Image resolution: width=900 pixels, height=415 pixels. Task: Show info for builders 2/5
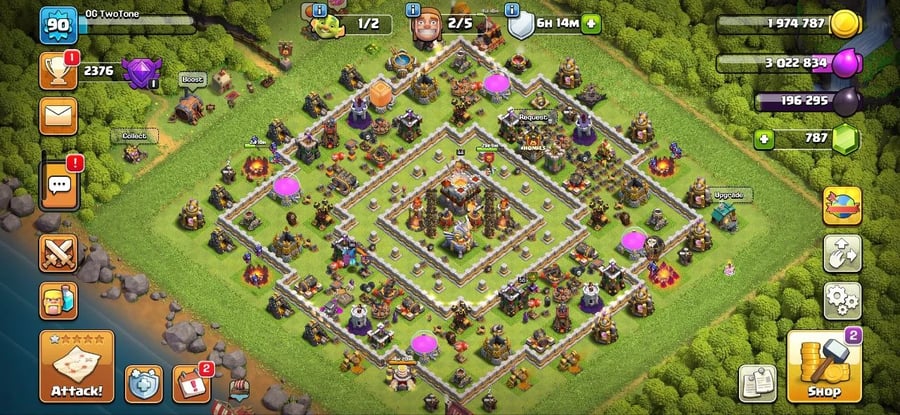(x=412, y=10)
